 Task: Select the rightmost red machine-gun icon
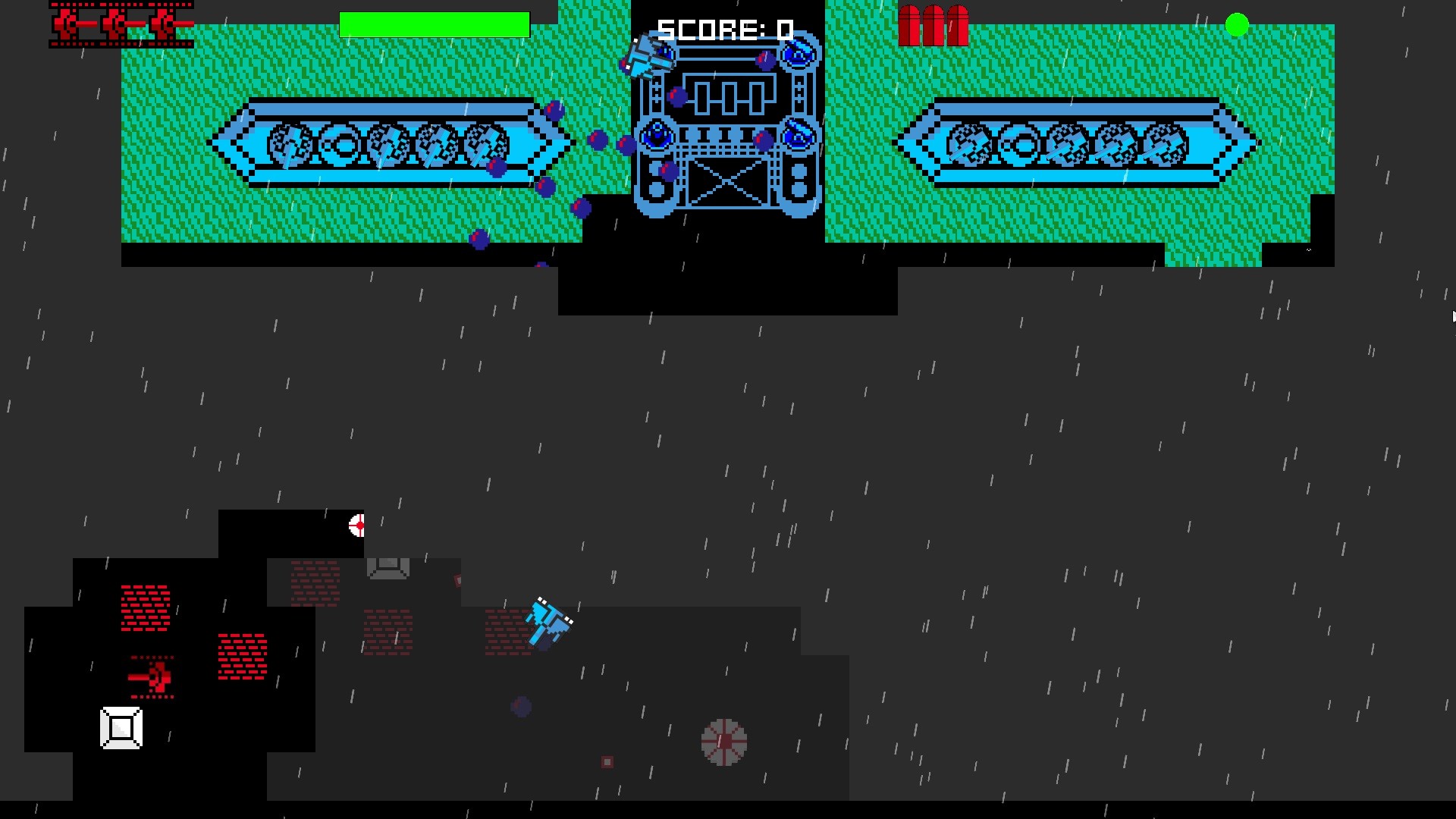point(165,23)
